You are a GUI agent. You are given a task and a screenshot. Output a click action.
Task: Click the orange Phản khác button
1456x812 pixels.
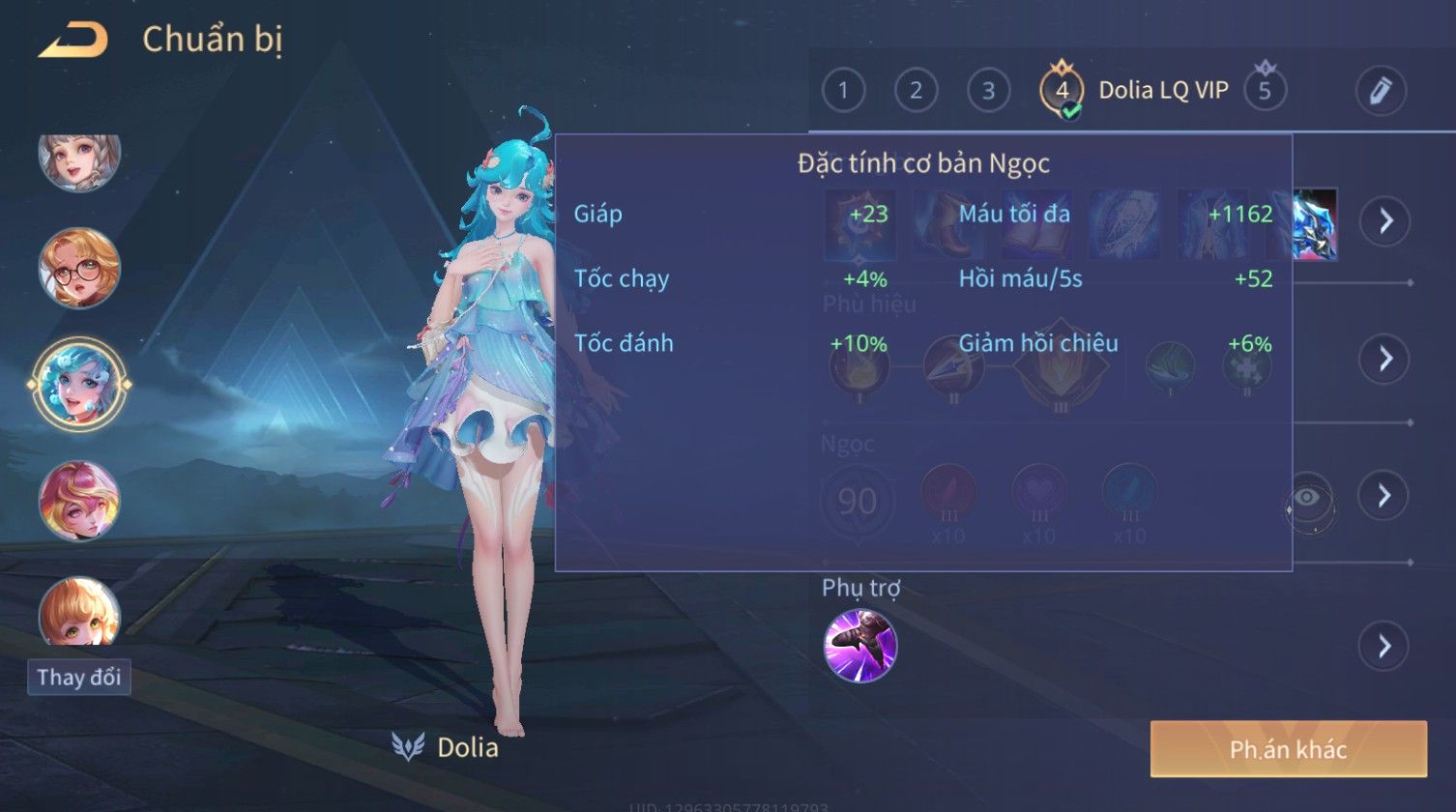click(x=1288, y=748)
